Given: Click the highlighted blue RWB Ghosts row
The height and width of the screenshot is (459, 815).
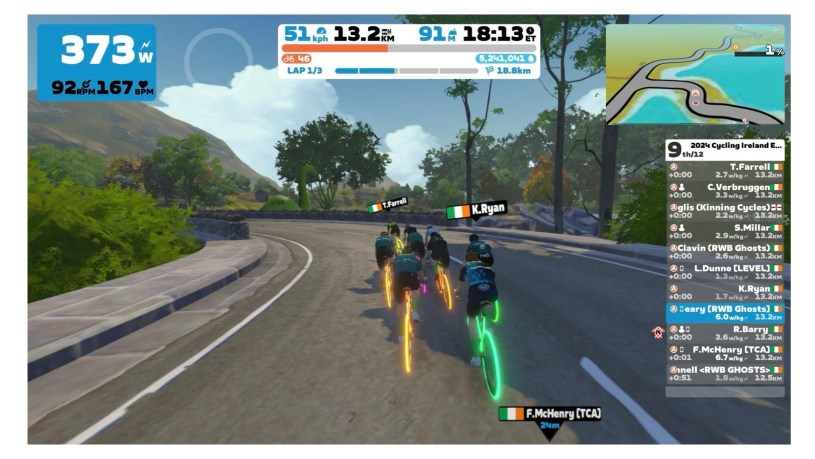Looking at the screenshot, I should click(x=725, y=313).
